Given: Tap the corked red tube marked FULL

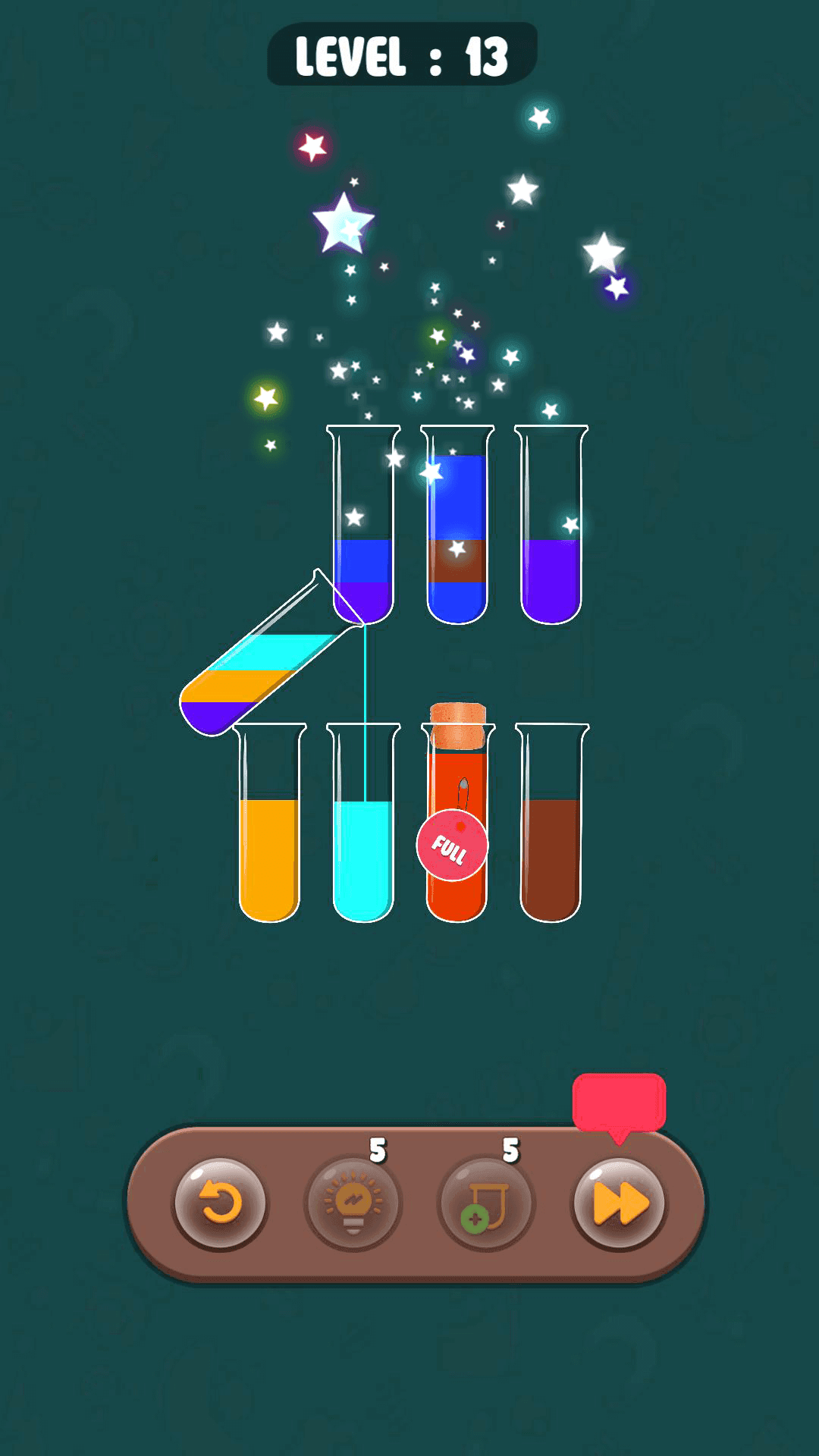Looking at the screenshot, I should tap(457, 827).
